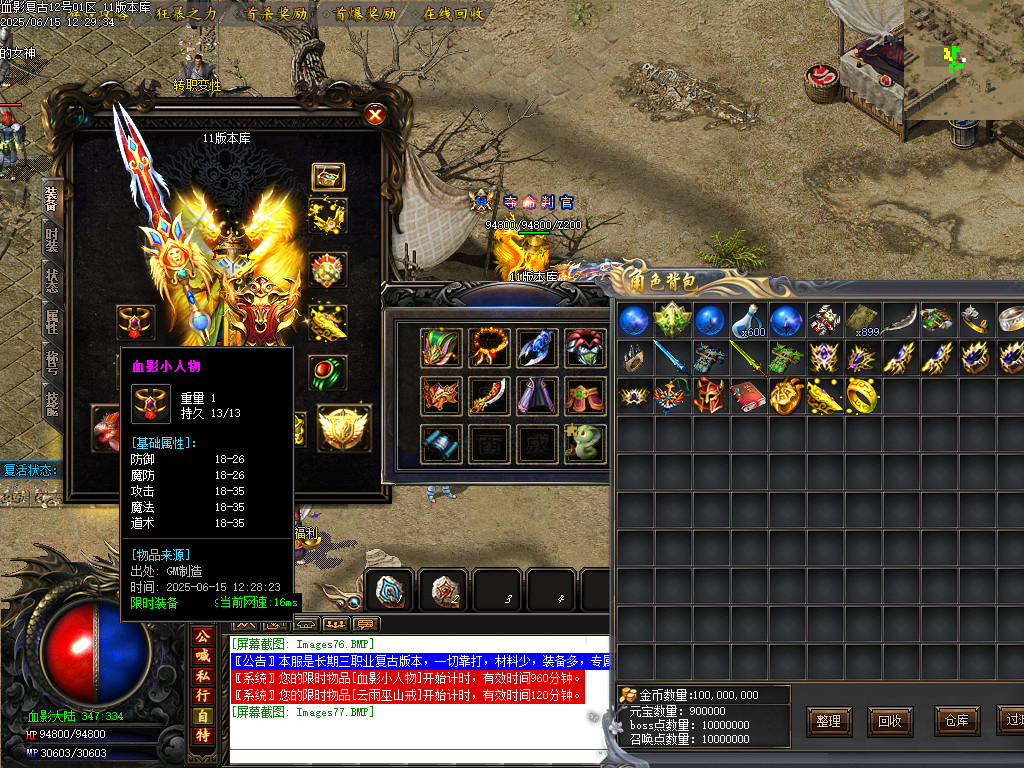Select the x600 blue potion flask

[x=748, y=320]
